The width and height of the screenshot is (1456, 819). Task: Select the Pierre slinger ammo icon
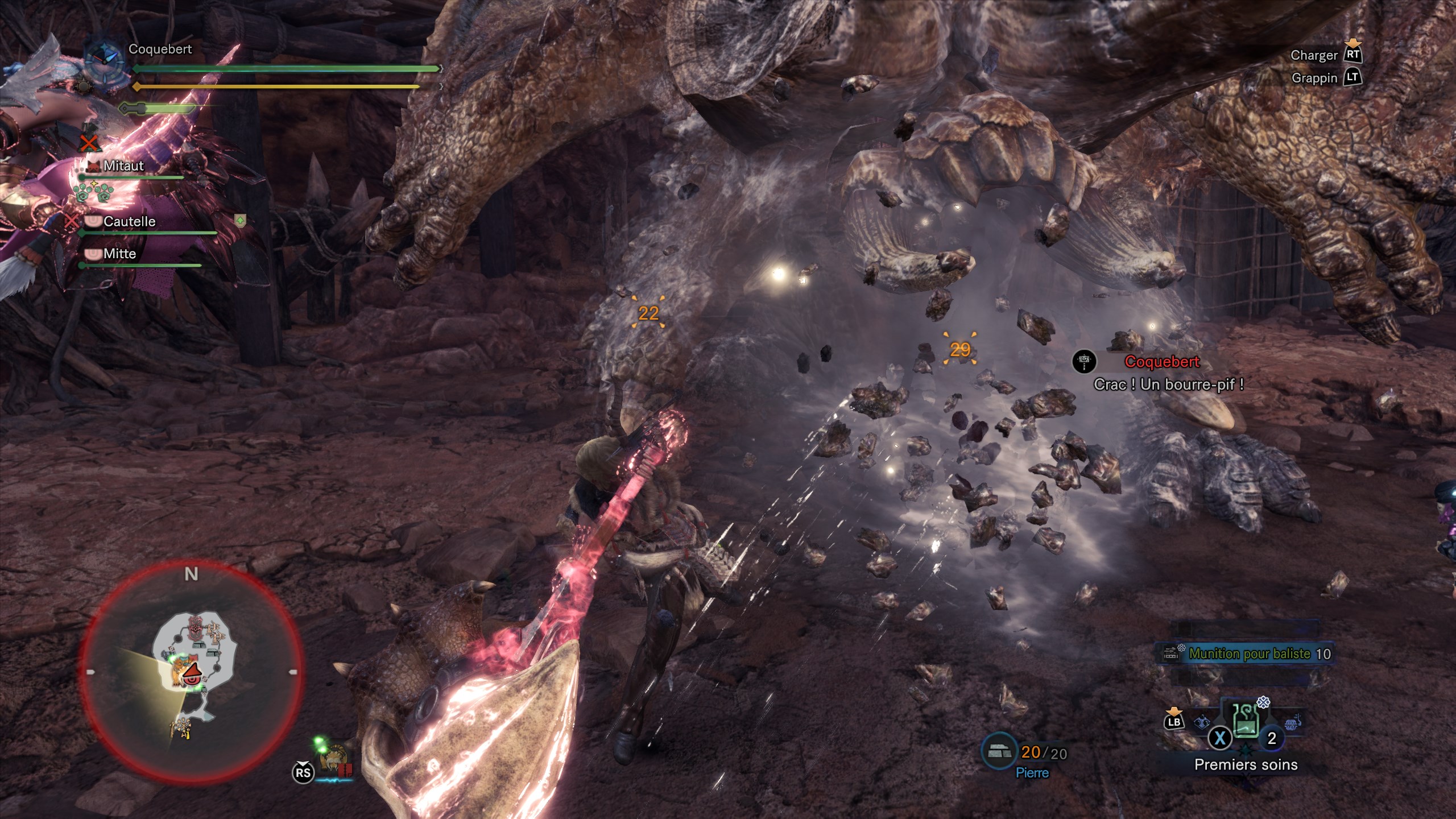coord(999,752)
